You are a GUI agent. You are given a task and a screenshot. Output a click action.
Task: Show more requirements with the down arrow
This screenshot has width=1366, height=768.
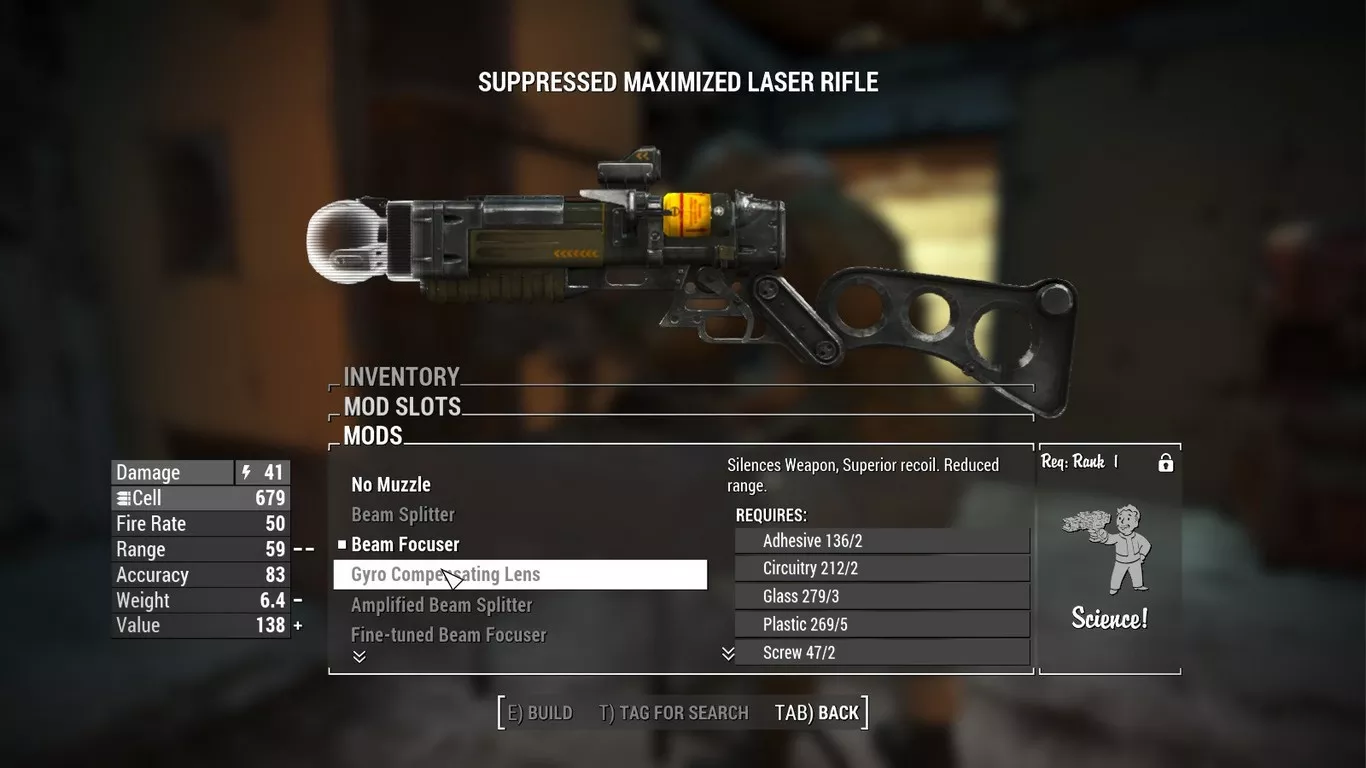pyautogui.click(x=728, y=653)
